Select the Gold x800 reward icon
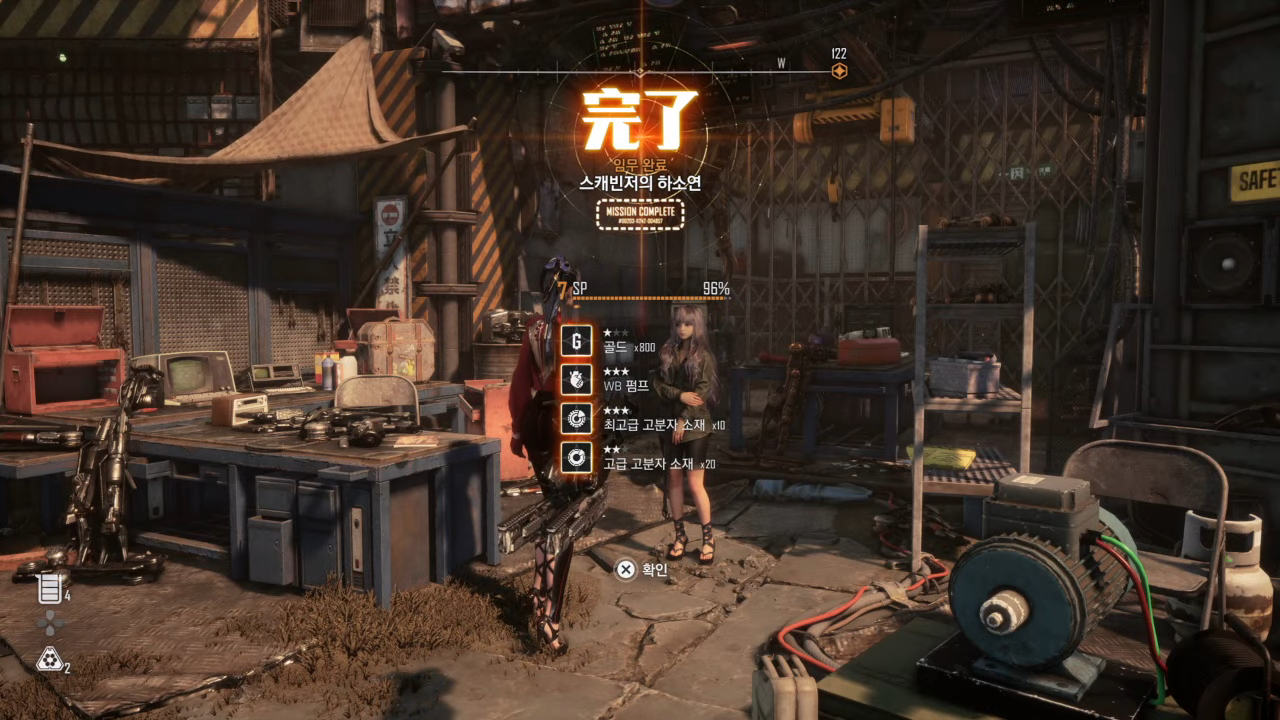The height and width of the screenshot is (720, 1280). 576,341
